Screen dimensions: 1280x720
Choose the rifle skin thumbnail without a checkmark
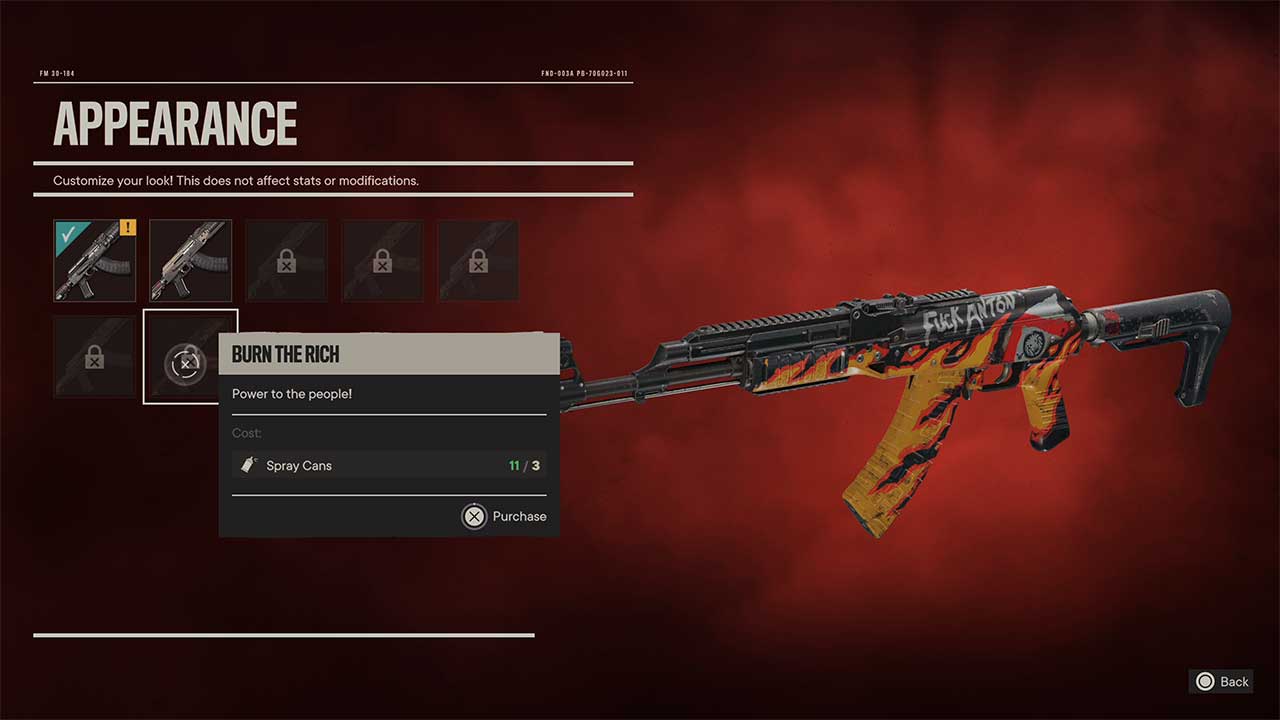190,261
